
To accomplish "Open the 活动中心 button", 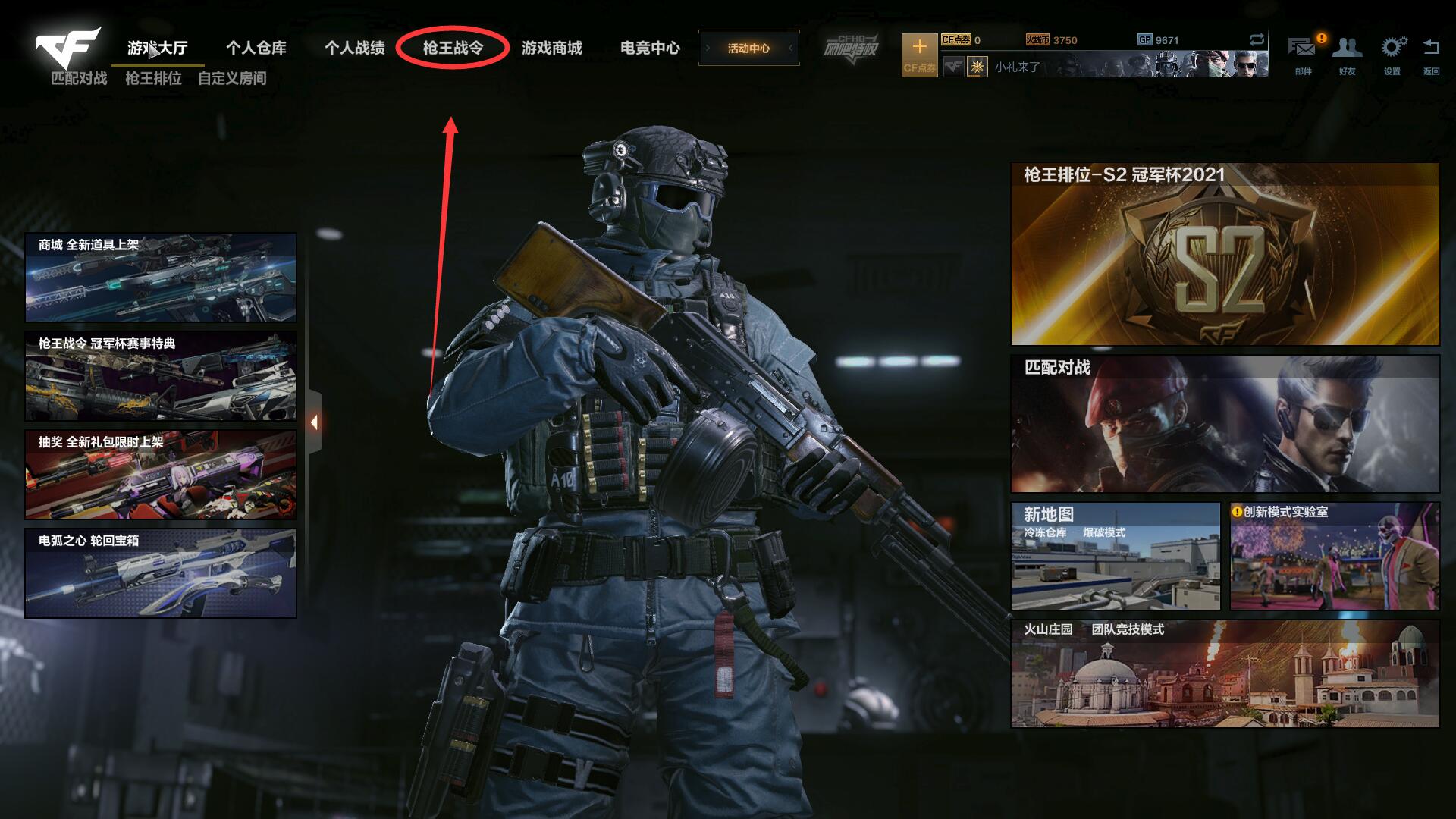I will (x=748, y=48).
